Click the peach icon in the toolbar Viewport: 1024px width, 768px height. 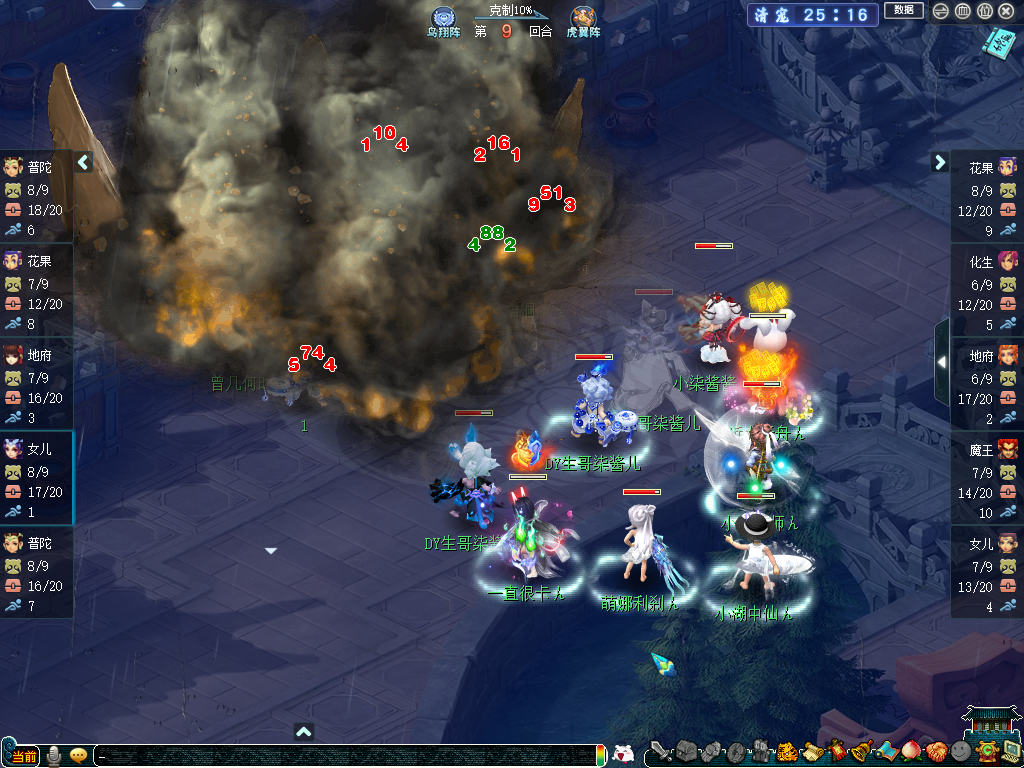tap(911, 752)
